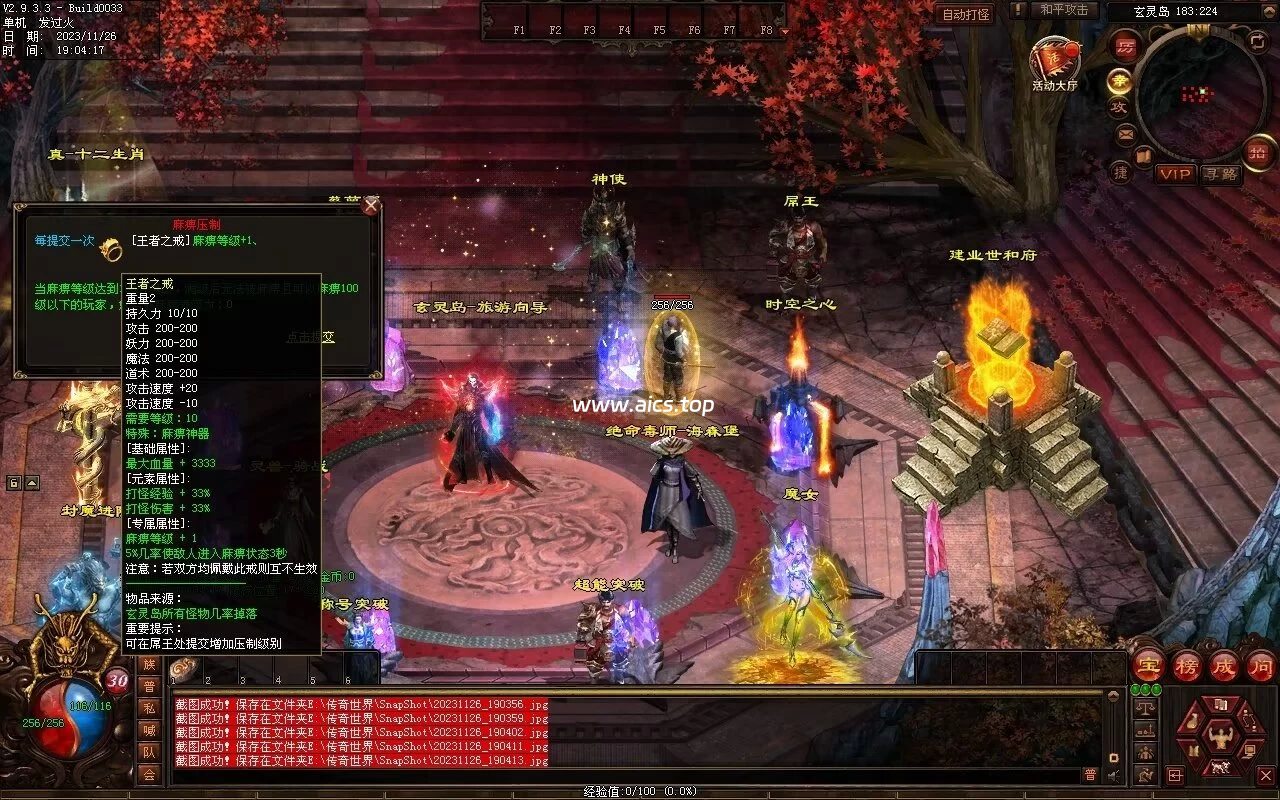
Task: Click the 王者之戒 ring item icon
Action: pos(111,249)
